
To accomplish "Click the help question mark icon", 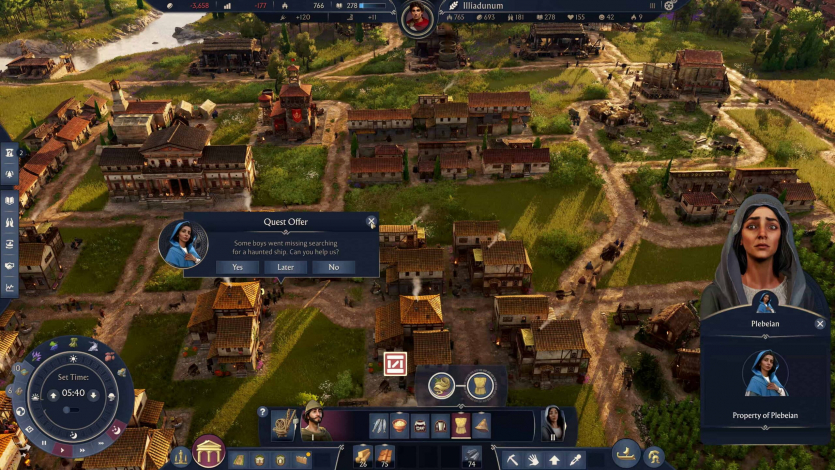I will point(263,411).
